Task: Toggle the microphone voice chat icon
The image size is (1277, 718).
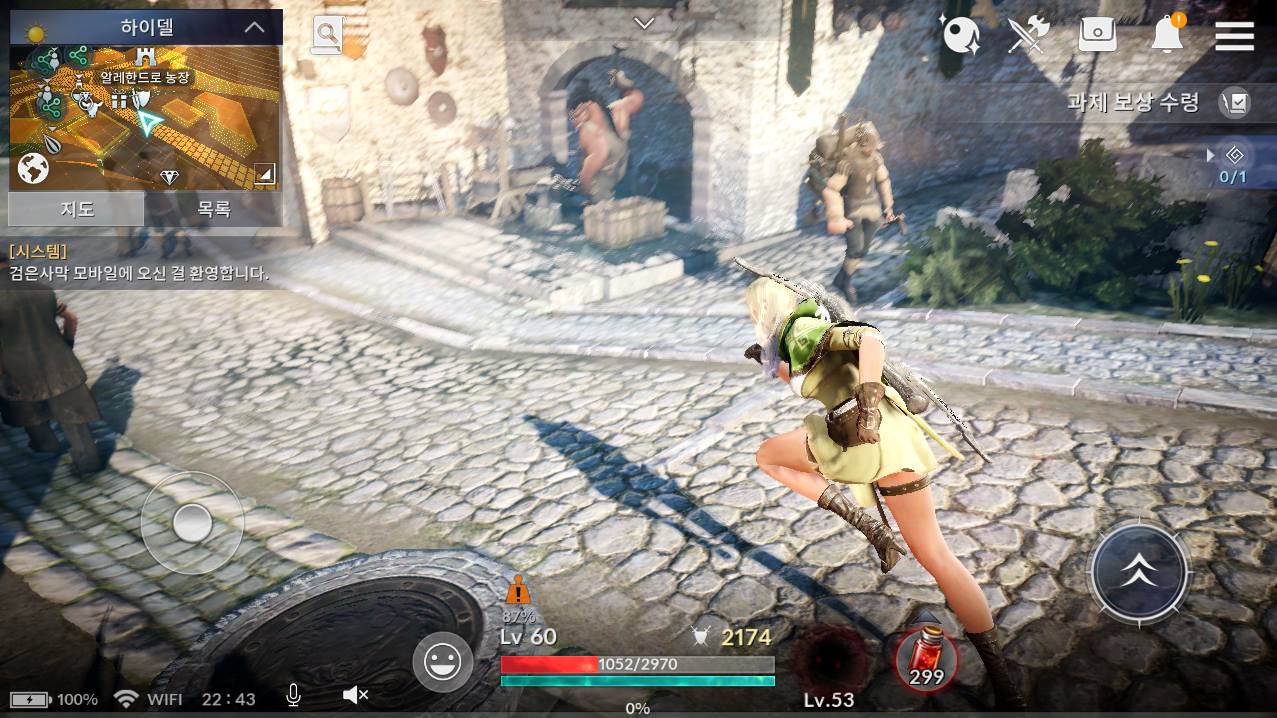Action: tap(294, 696)
